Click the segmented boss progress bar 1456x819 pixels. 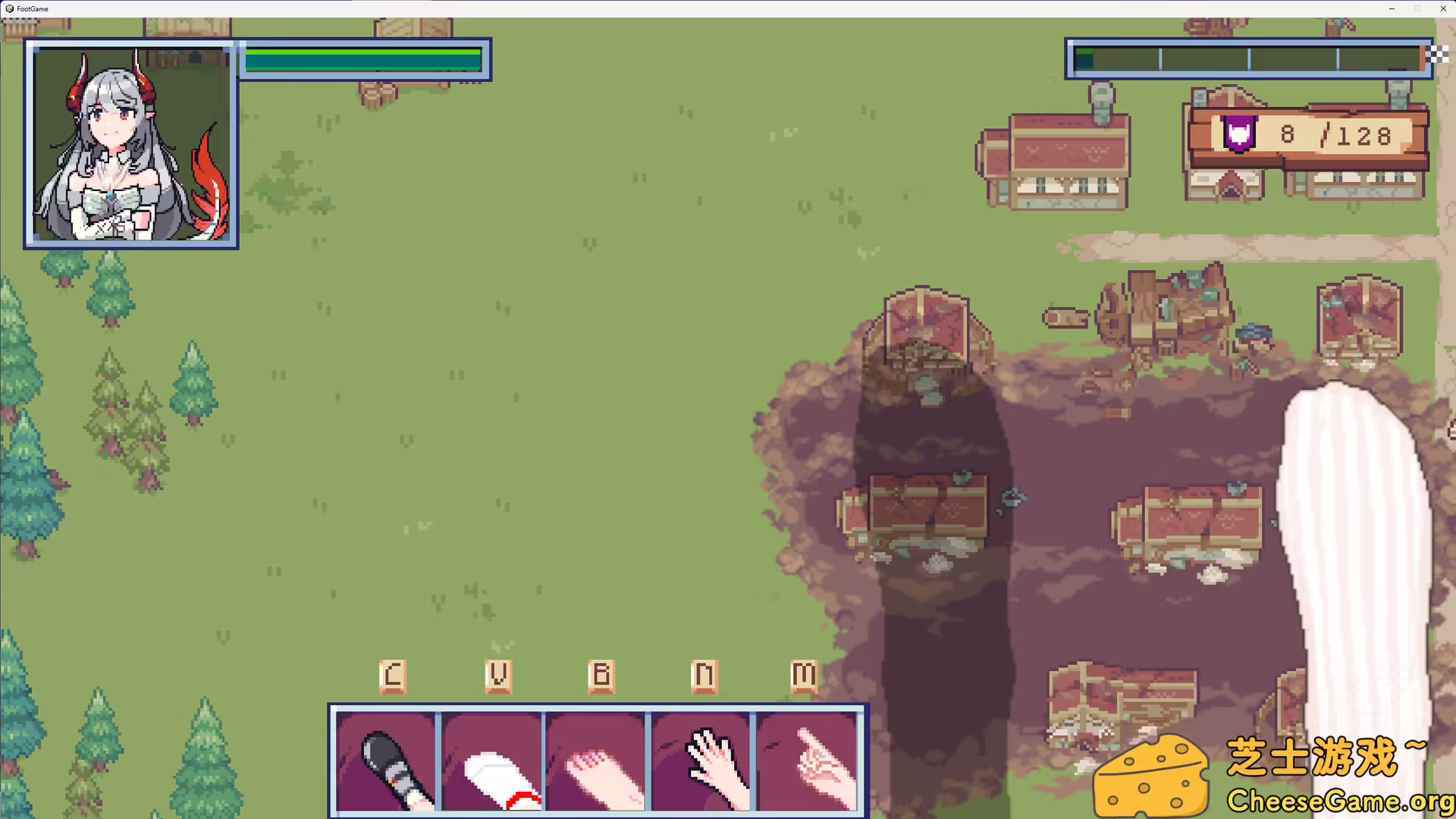coord(1247,58)
